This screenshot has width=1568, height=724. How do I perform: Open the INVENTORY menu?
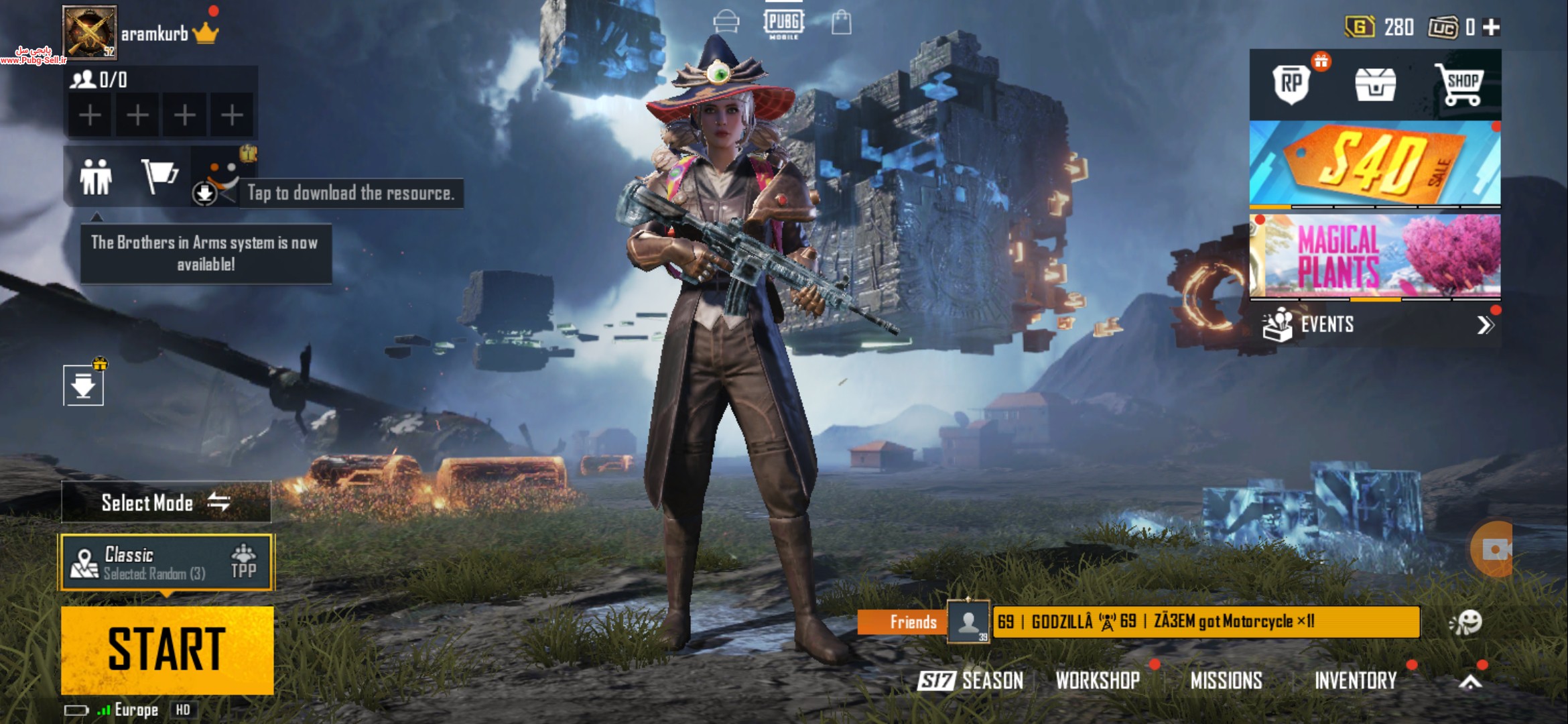1355,681
